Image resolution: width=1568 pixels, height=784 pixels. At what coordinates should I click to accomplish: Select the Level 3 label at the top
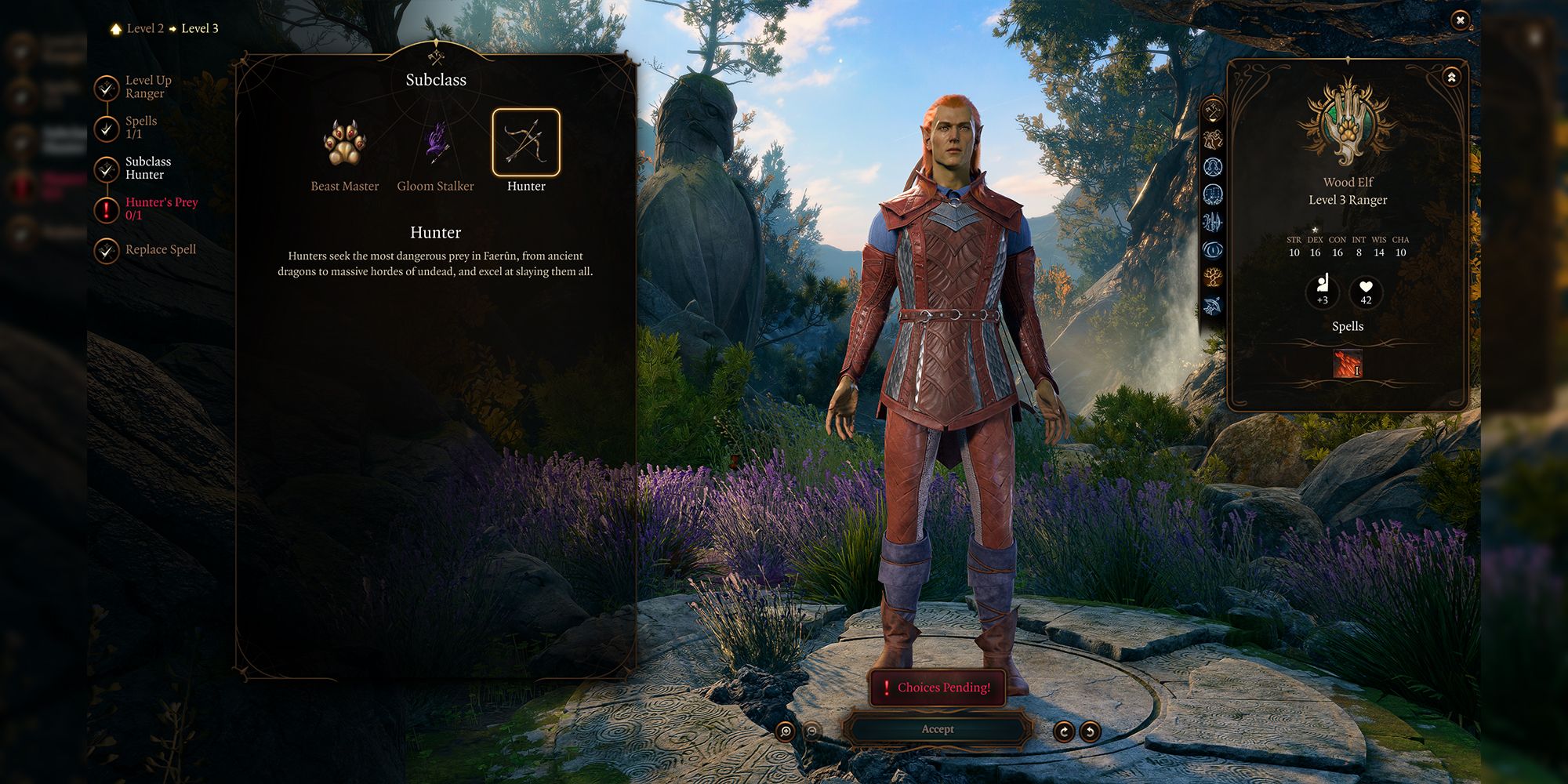click(198, 27)
